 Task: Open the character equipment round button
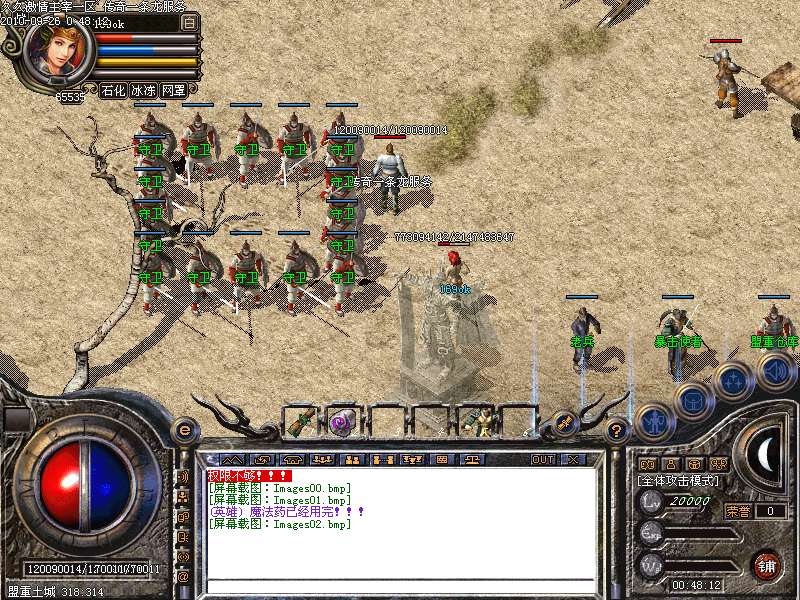(653, 422)
